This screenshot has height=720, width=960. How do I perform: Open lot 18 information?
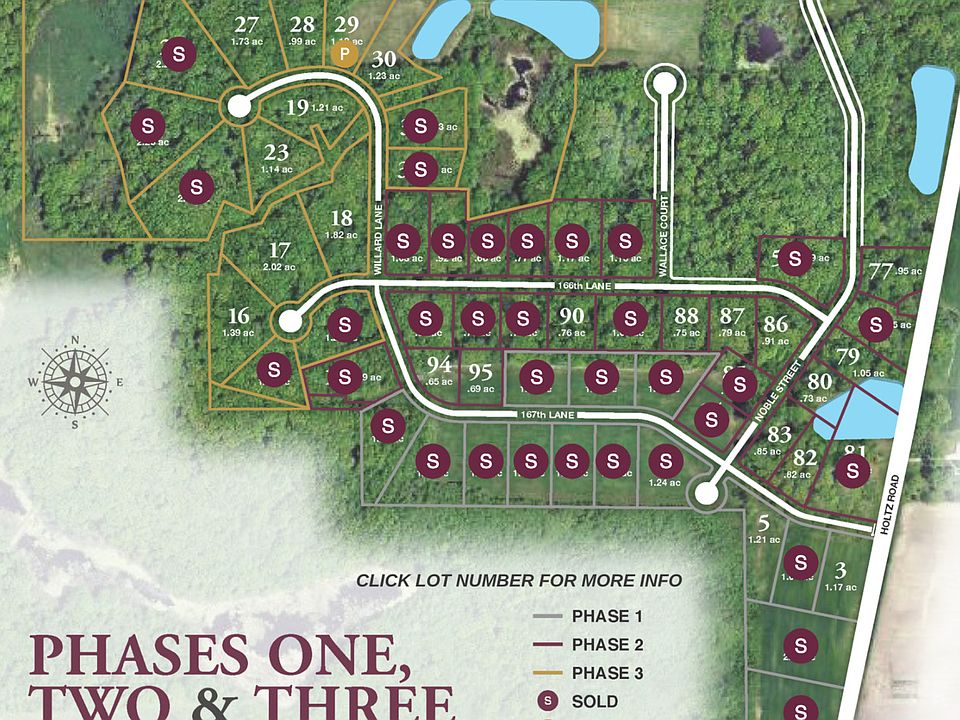pyautogui.click(x=341, y=218)
